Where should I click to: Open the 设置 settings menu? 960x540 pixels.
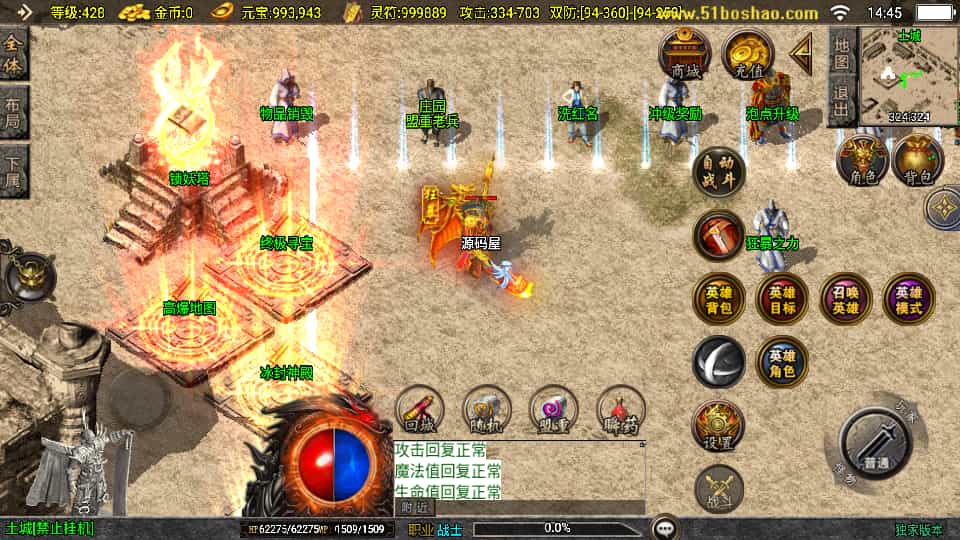(x=718, y=425)
